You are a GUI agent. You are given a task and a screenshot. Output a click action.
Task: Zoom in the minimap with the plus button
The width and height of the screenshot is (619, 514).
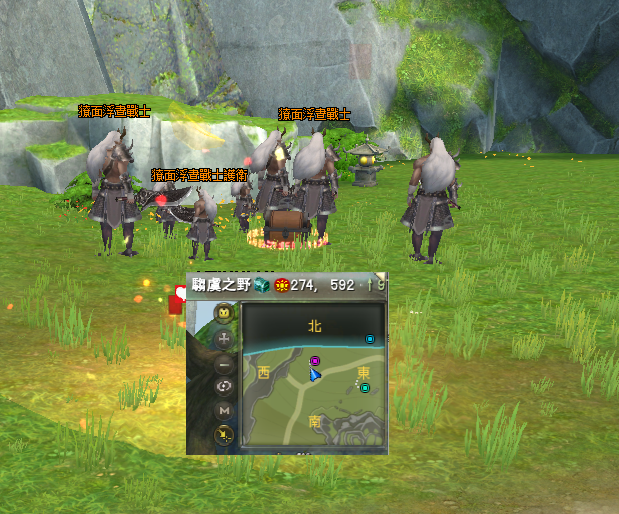click(x=224, y=338)
